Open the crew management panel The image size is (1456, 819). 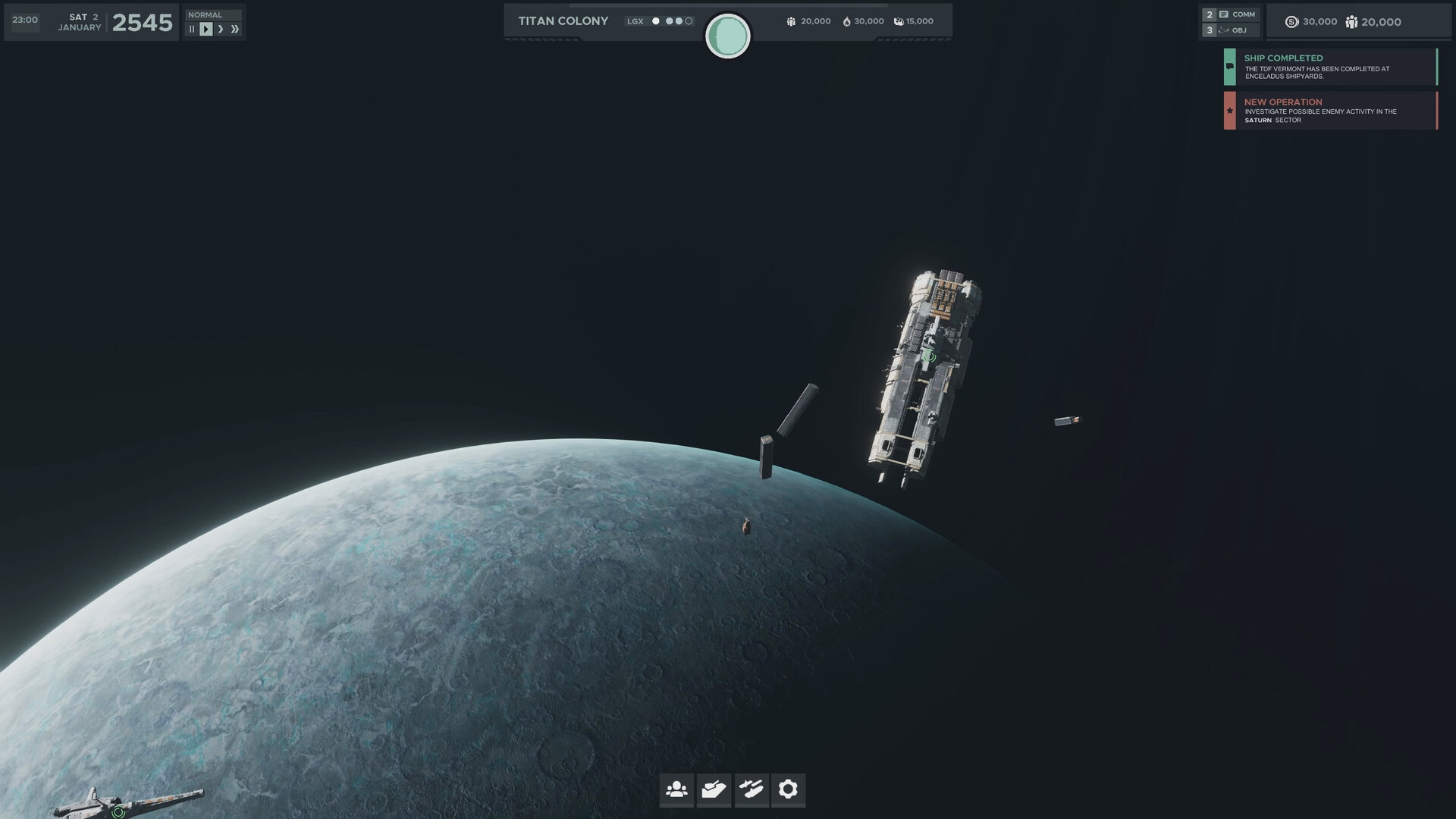click(x=676, y=789)
